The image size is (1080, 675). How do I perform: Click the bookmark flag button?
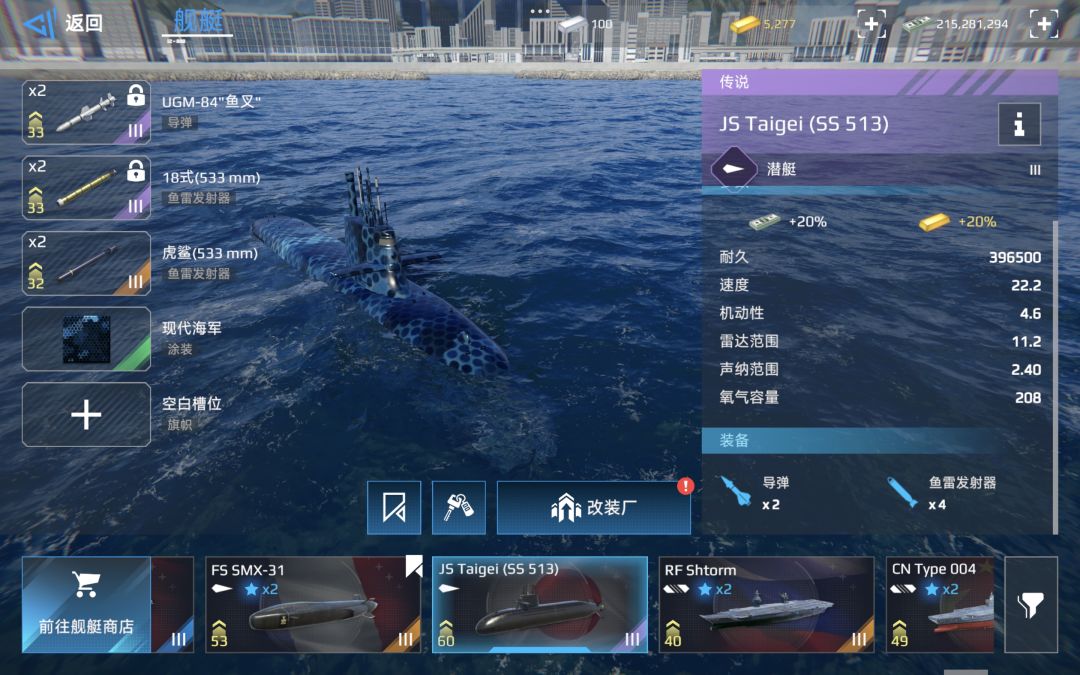tap(394, 507)
